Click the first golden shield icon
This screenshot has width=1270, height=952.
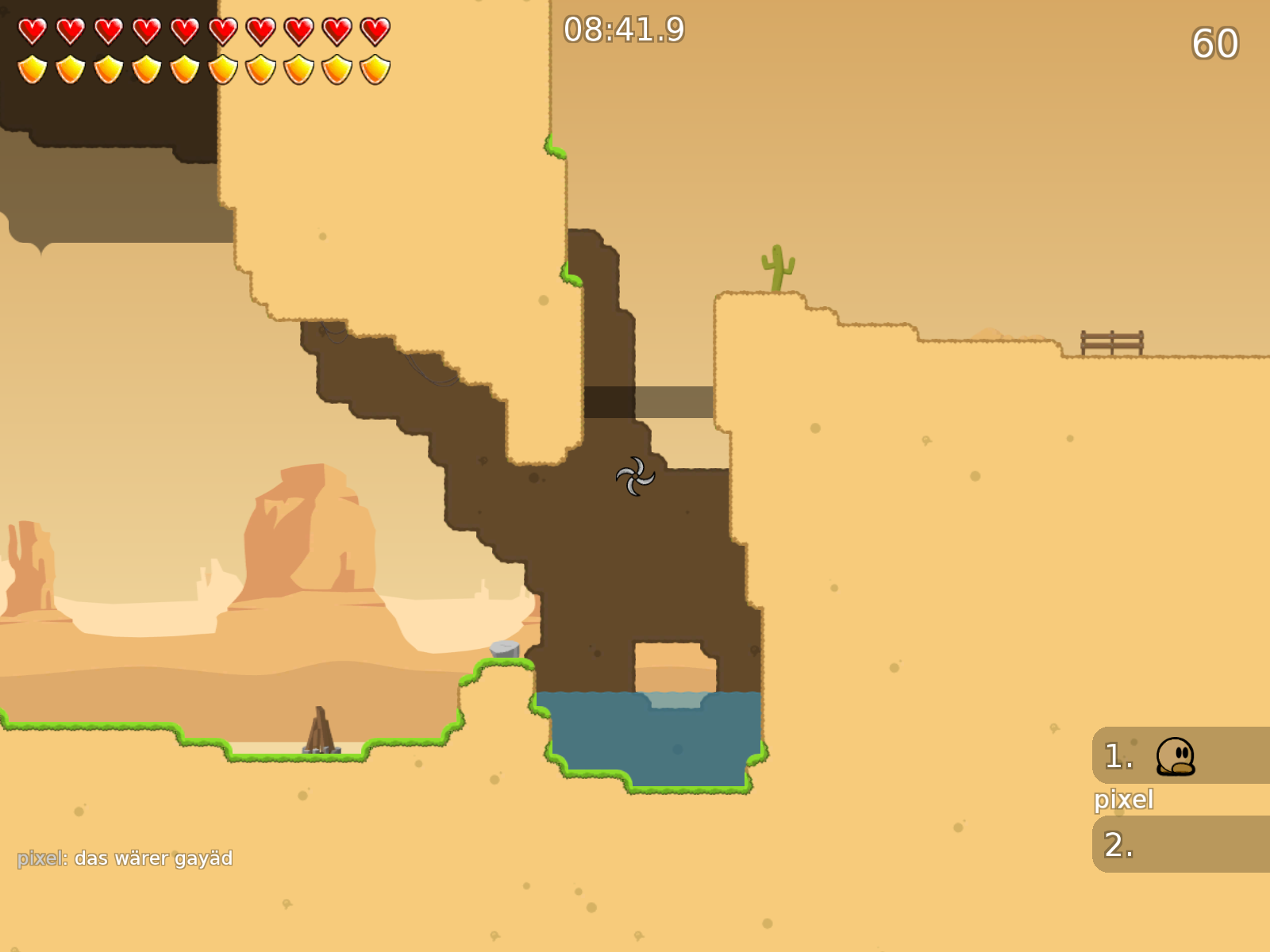32,67
